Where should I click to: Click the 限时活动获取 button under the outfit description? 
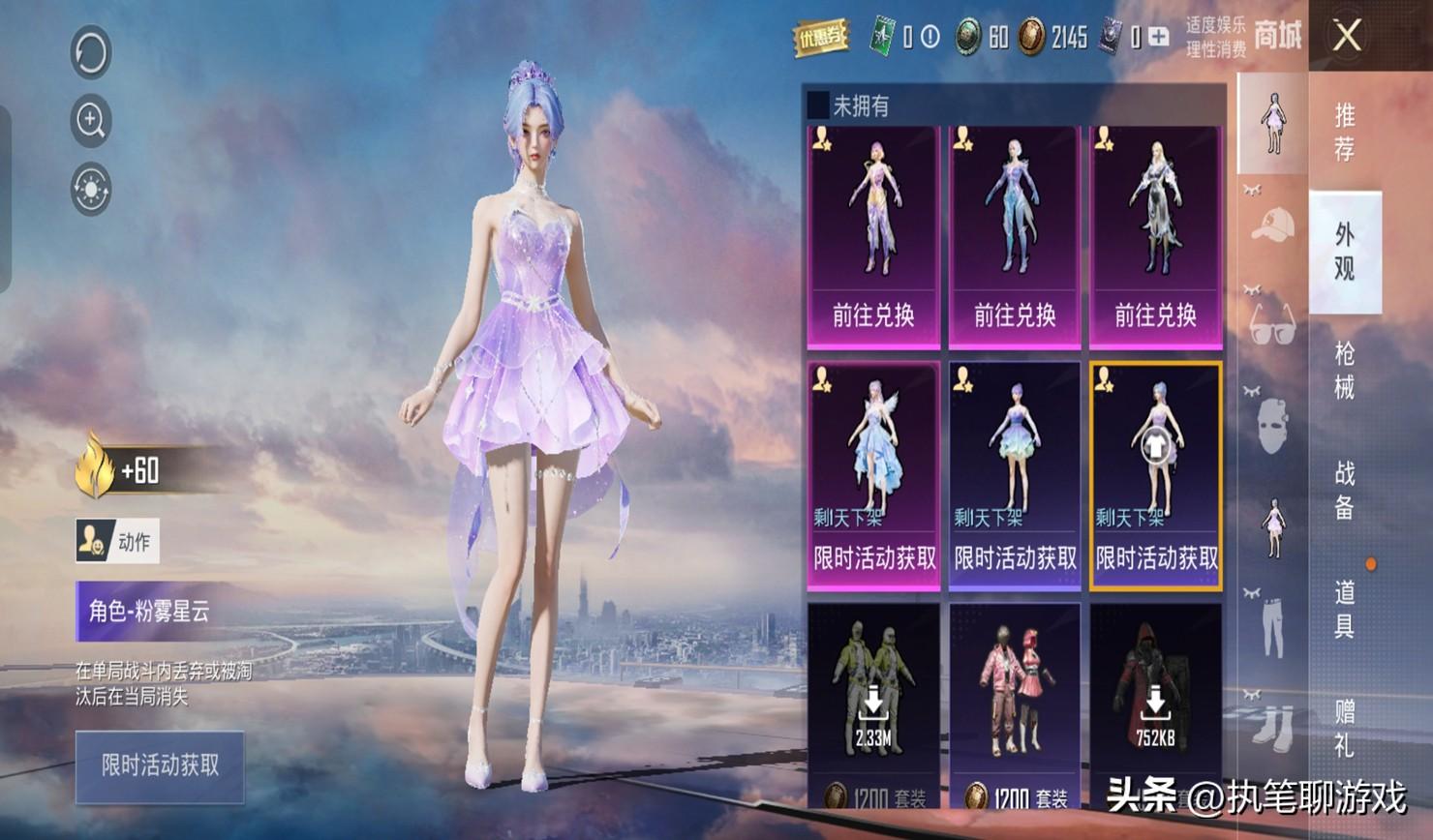(x=160, y=766)
